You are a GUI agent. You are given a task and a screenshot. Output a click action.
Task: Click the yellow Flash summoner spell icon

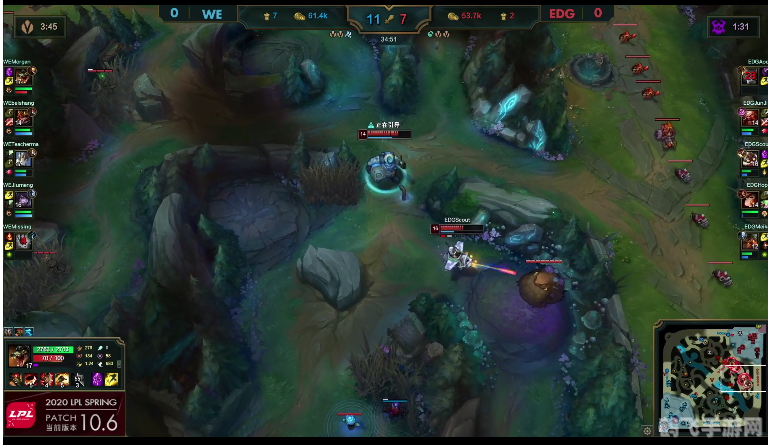112,380
